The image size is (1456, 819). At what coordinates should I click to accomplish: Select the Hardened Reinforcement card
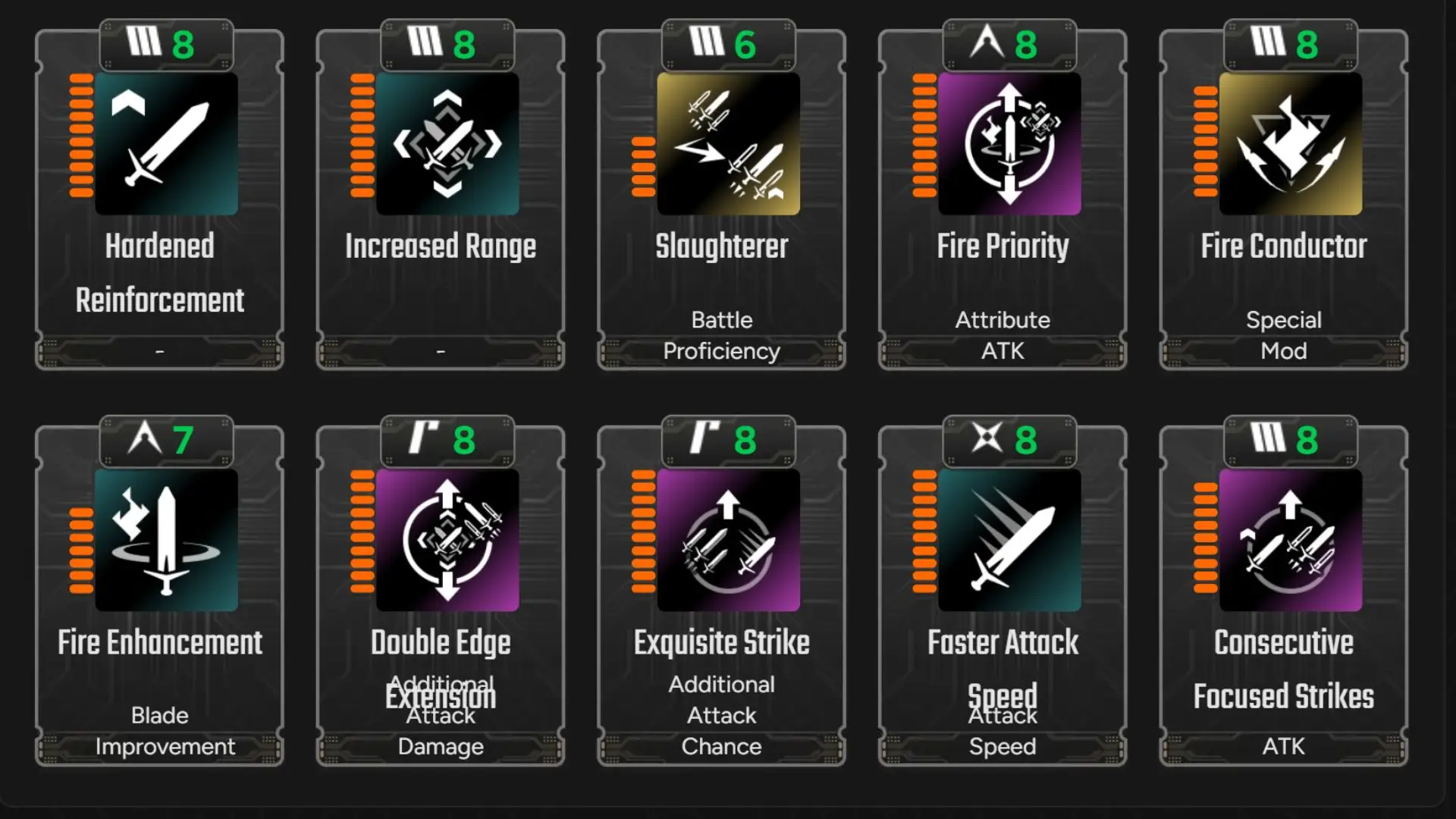click(159, 205)
